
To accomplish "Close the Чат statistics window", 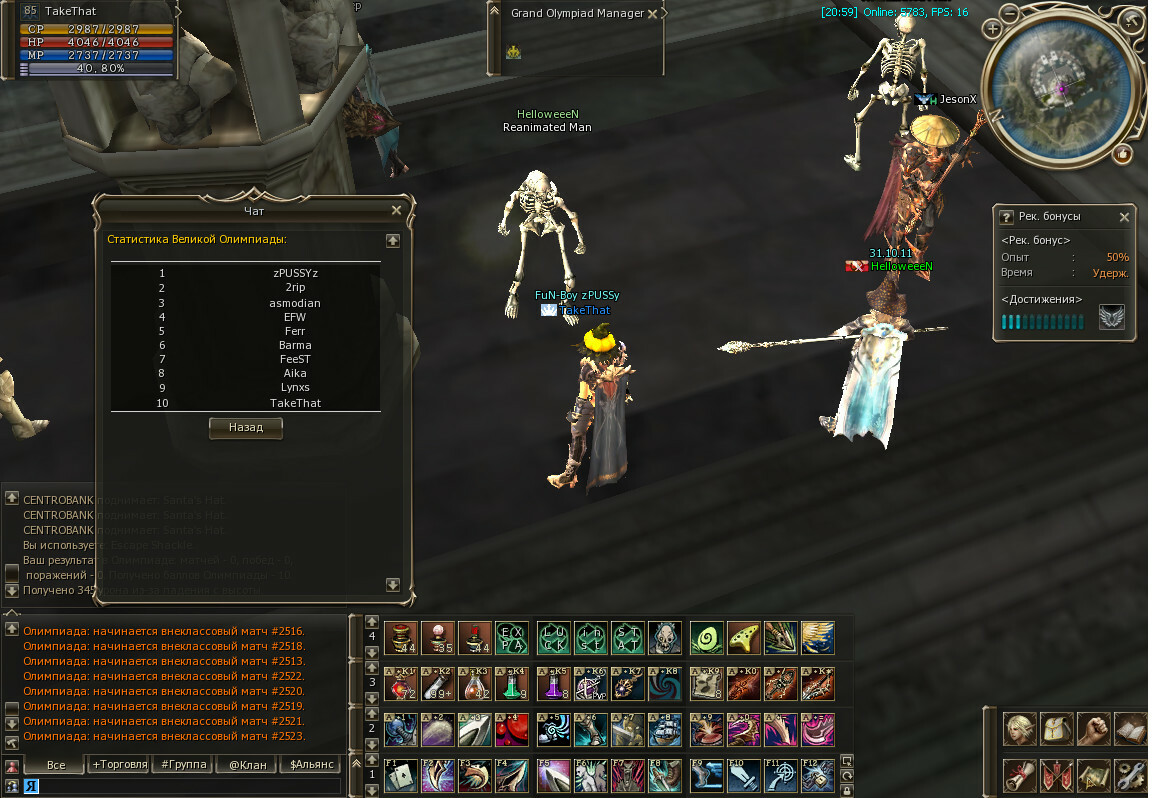I will pyautogui.click(x=397, y=210).
